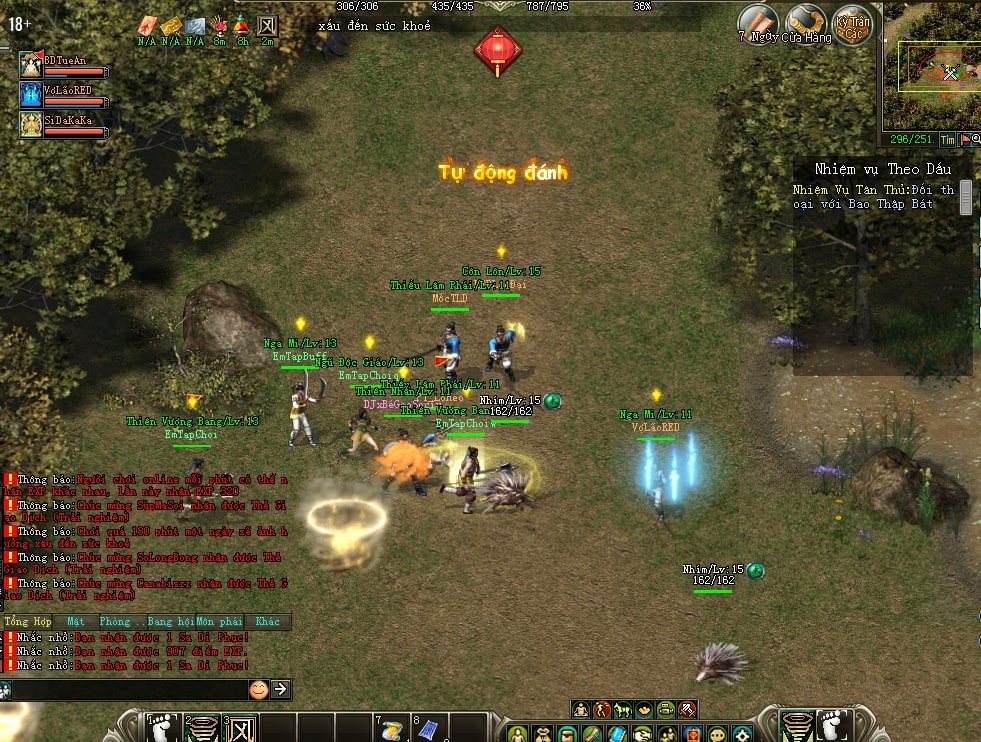Select the Khác chat tab
The width and height of the screenshot is (981, 742).
pyautogui.click(x=267, y=622)
